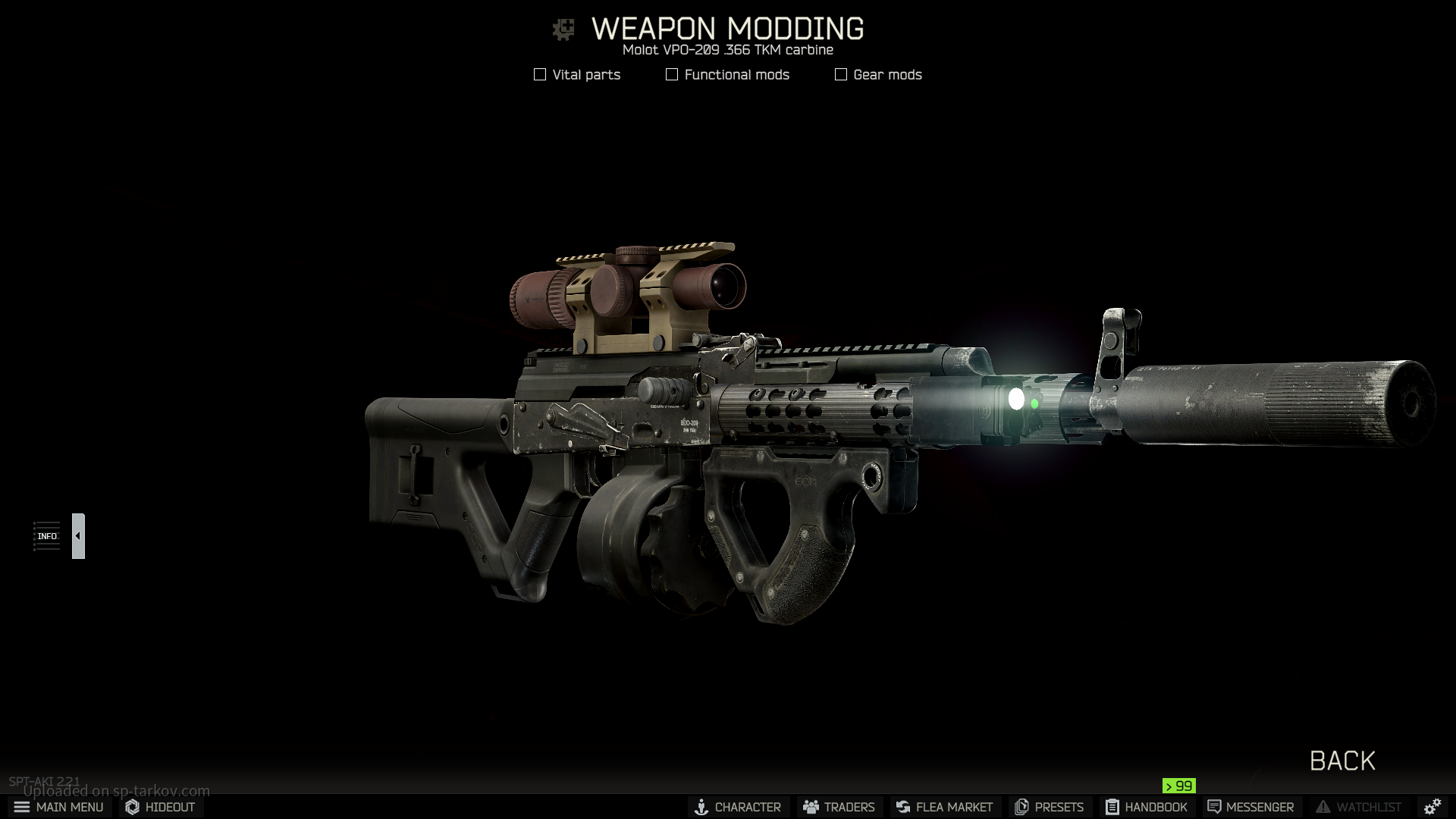Open the Main Menu

[59, 807]
